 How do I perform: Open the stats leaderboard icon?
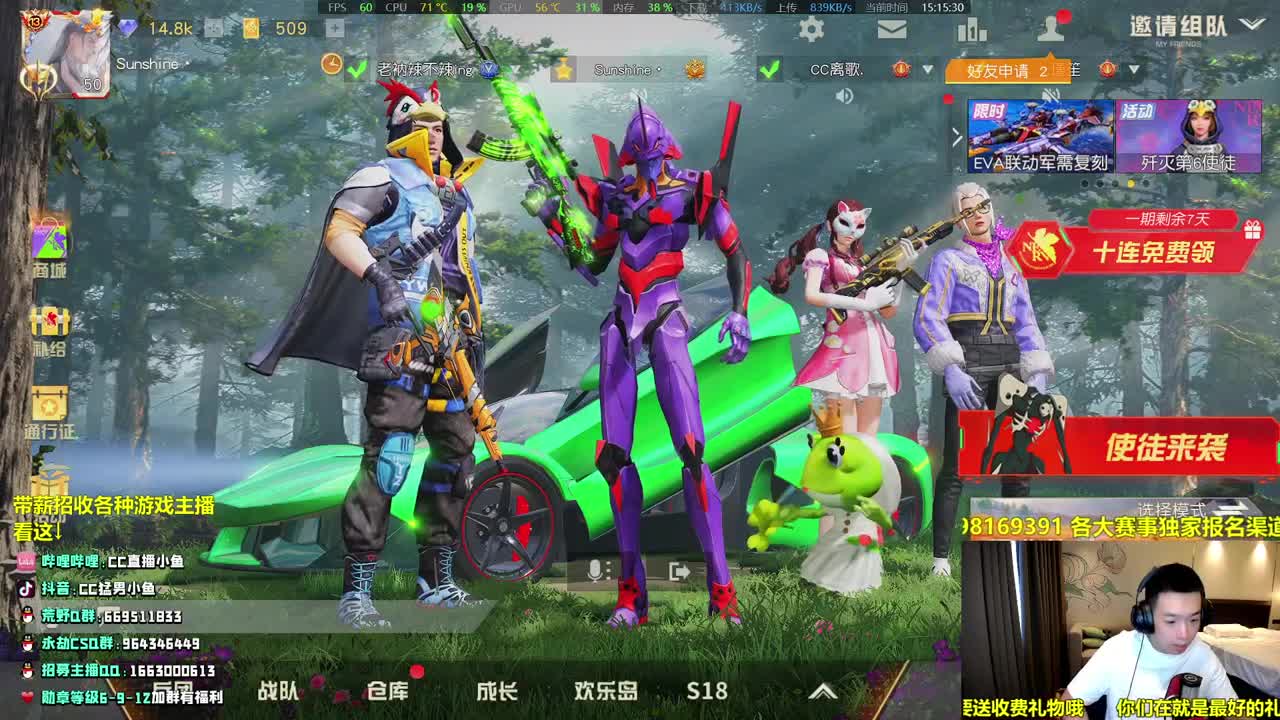click(973, 30)
